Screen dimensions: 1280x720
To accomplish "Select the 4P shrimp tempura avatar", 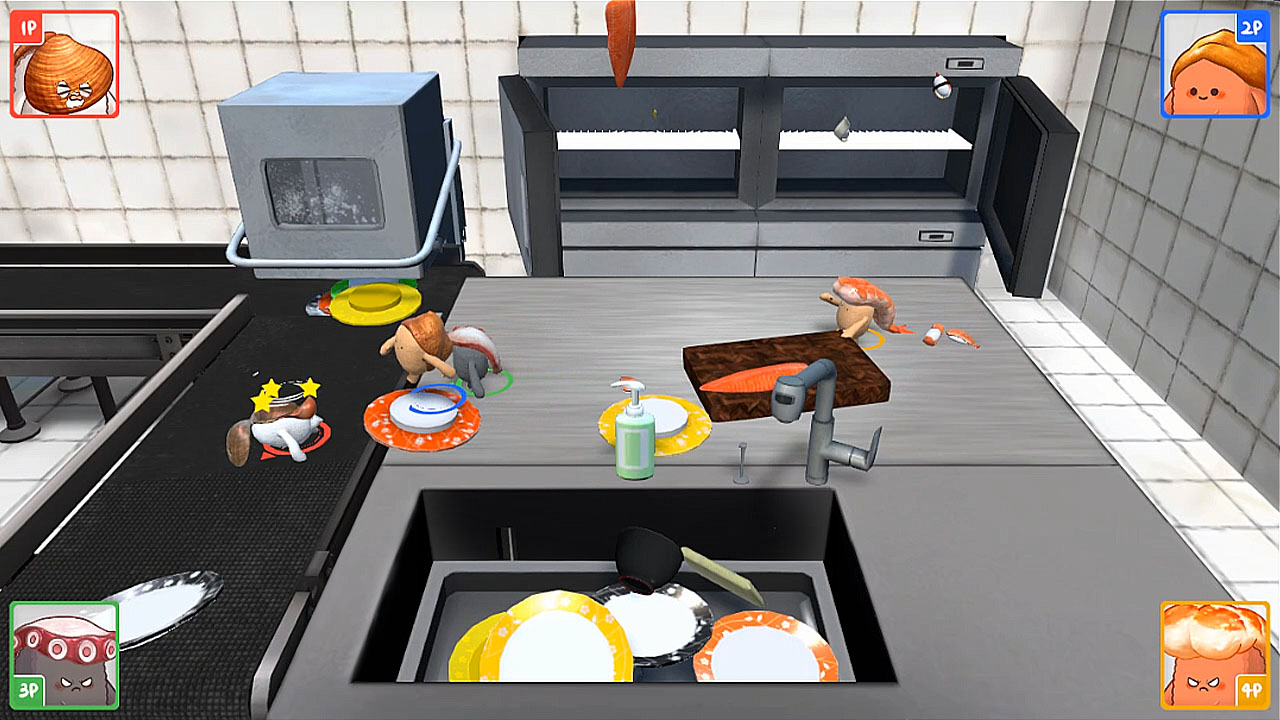I will 1216,655.
